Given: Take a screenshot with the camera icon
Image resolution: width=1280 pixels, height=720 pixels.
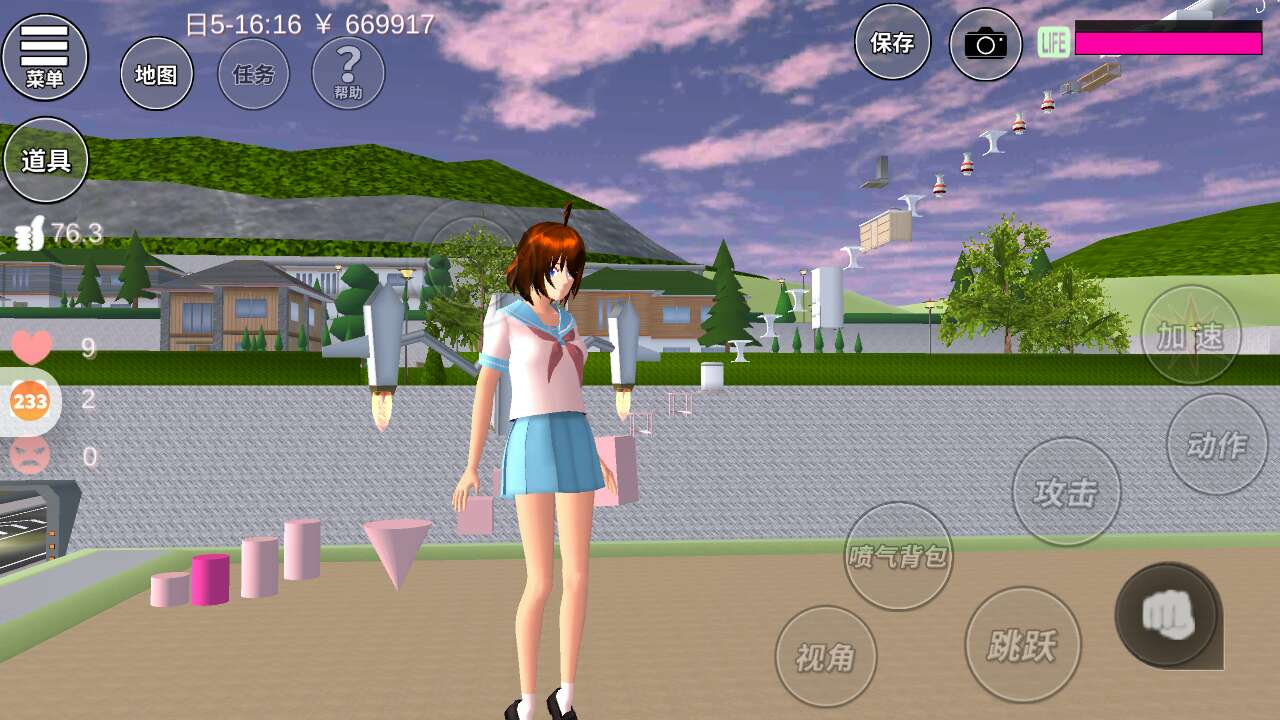Looking at the screenshot, I should pyautogui.click(x=985, y=44).
